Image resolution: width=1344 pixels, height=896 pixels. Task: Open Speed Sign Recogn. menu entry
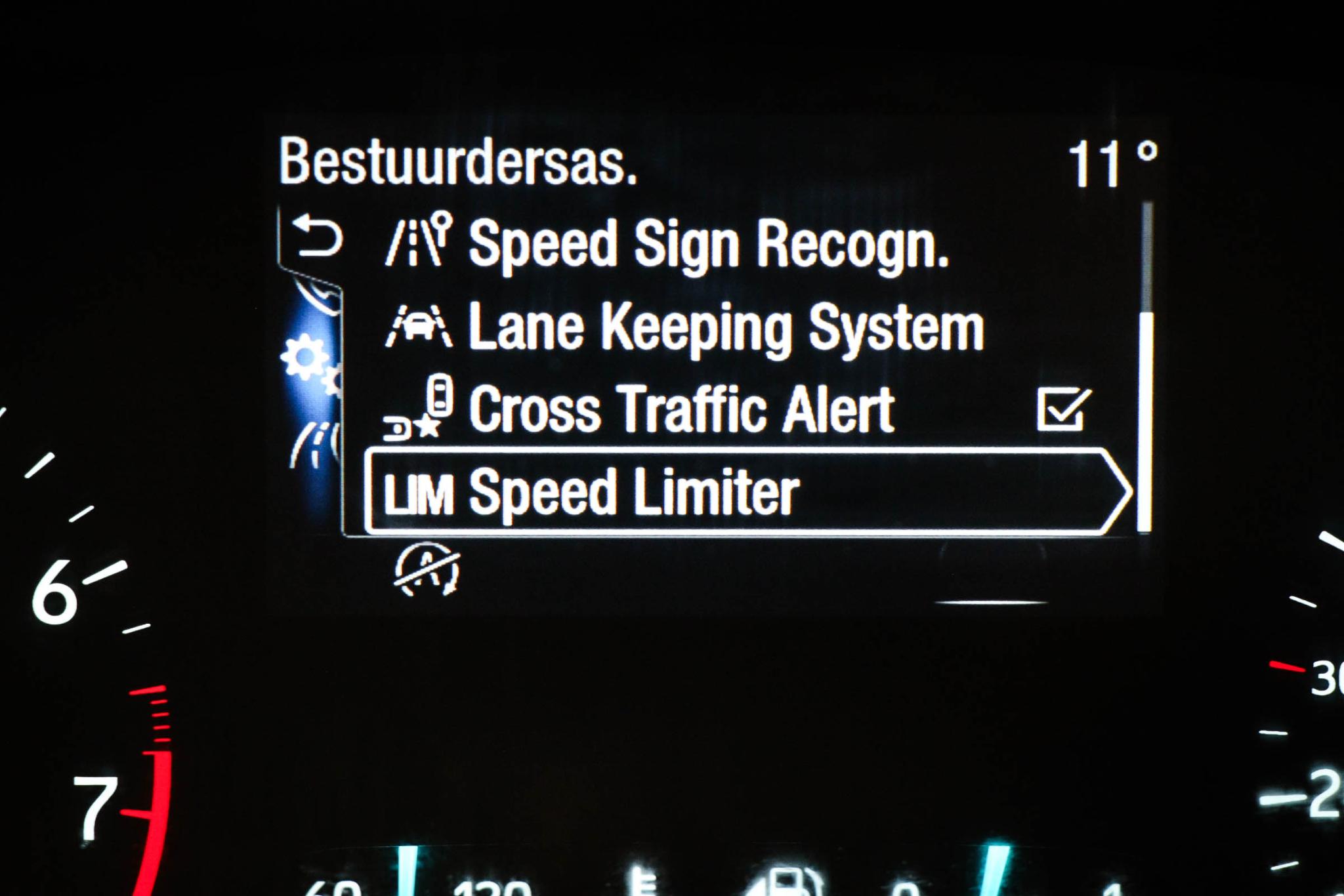click(709, 244)
